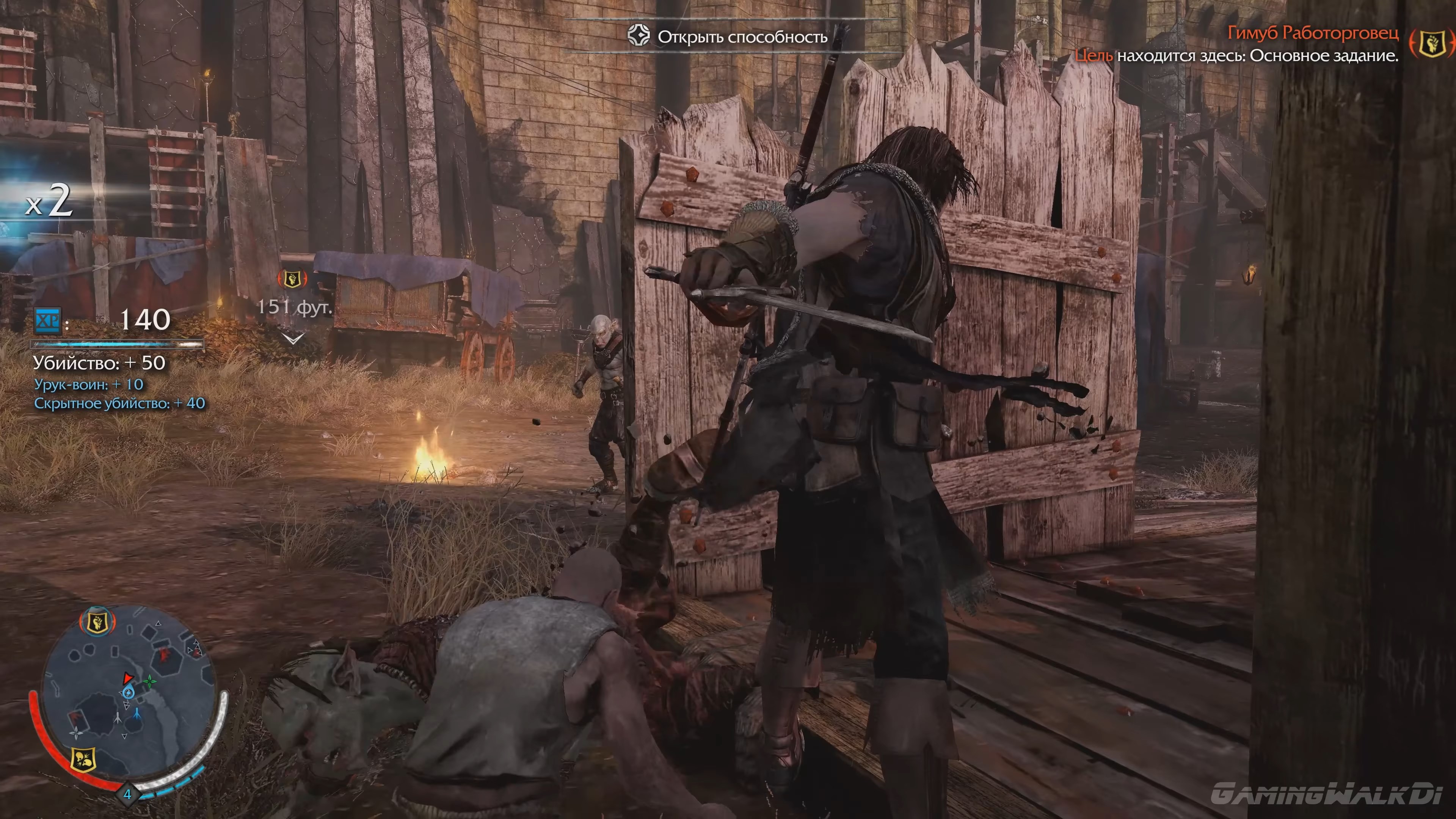1456x819 pixels.
Task: Select the double-skull emblem on the minimap
Action: tap(84, 759)
